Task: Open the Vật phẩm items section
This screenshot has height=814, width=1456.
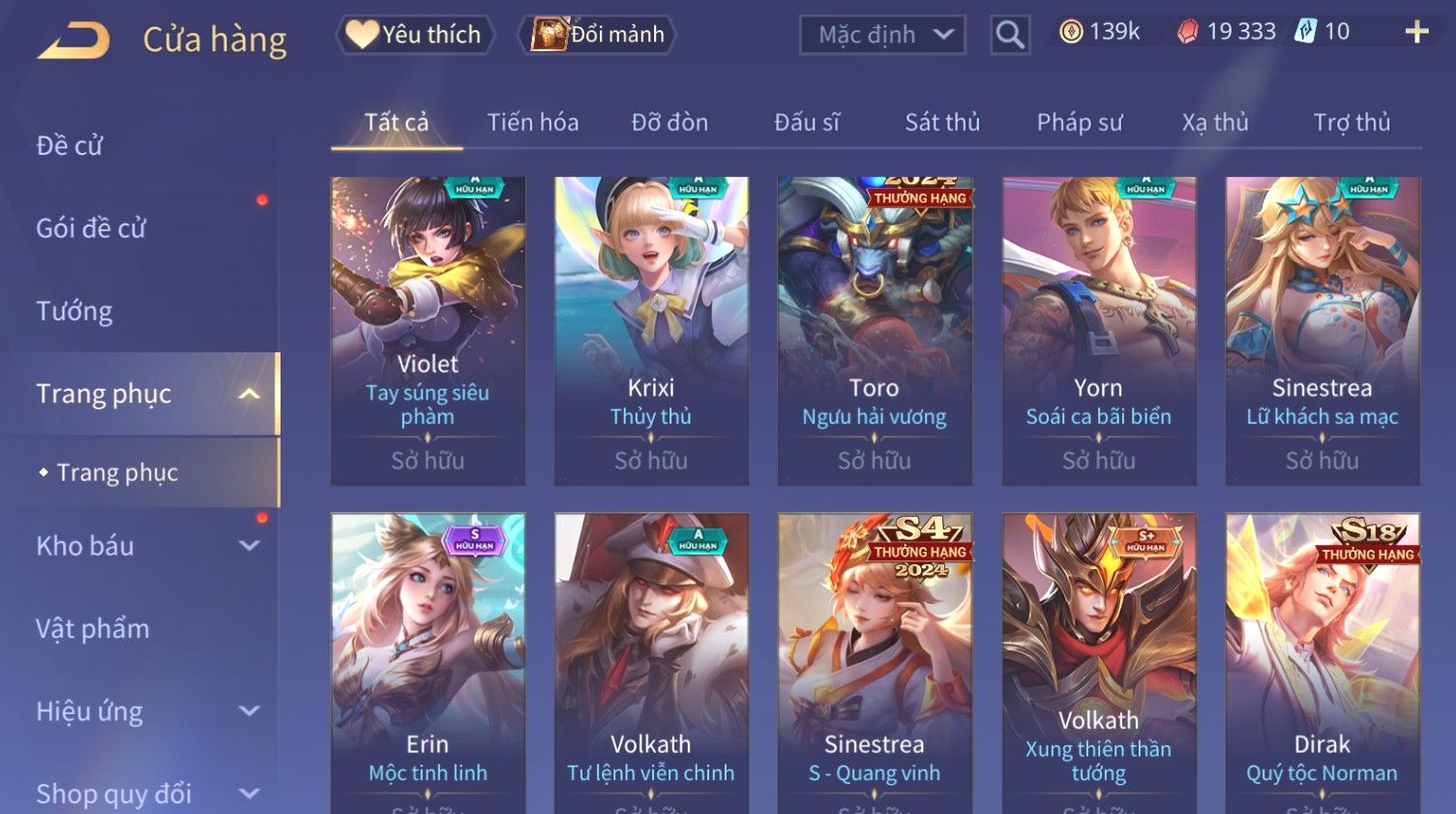Action: (93, 629)
